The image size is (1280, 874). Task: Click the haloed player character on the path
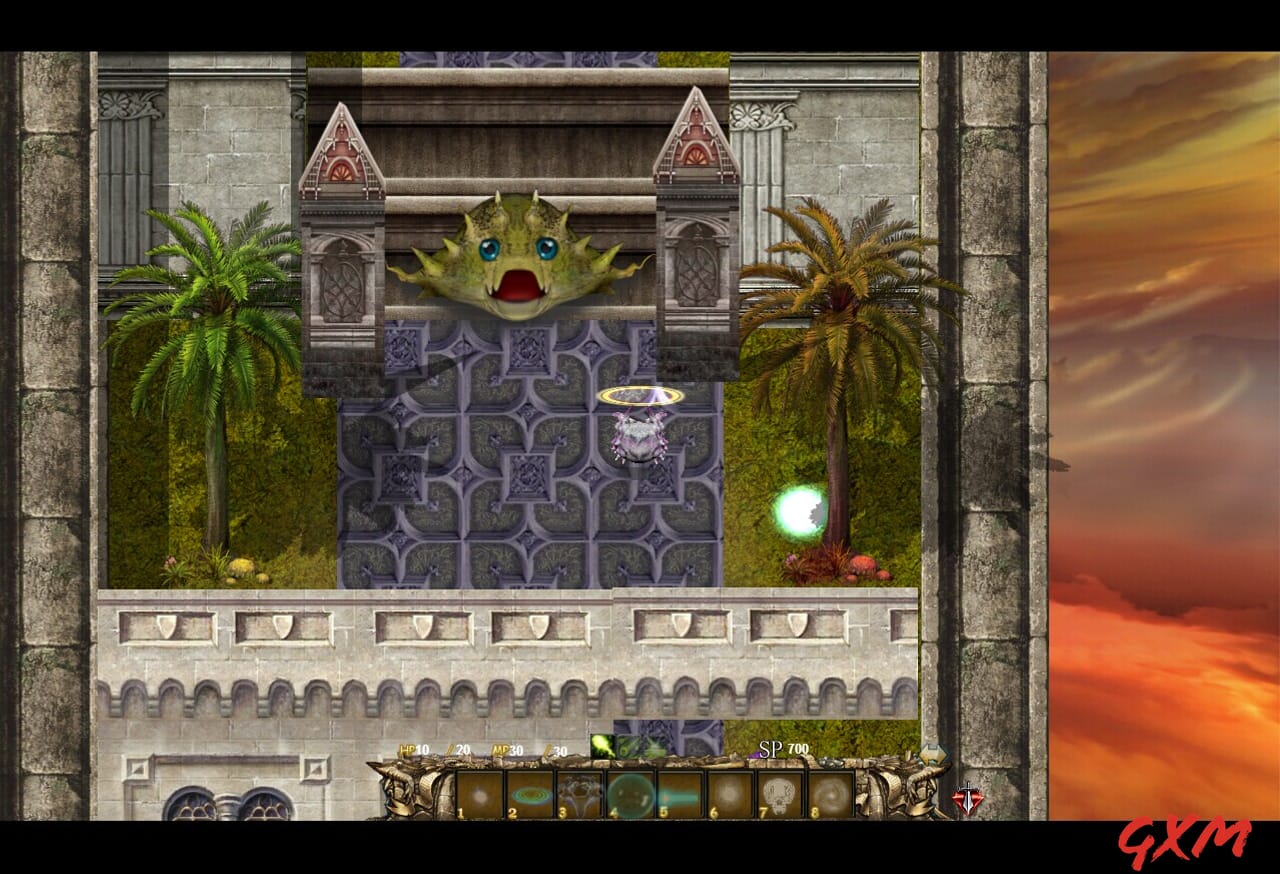point(638,430)
